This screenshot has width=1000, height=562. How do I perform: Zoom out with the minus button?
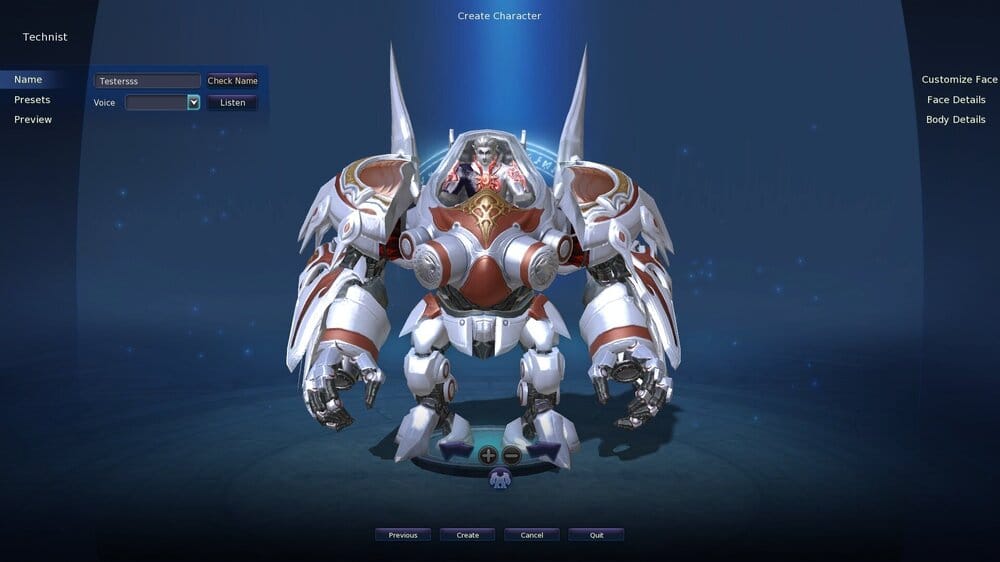point(511,455)
